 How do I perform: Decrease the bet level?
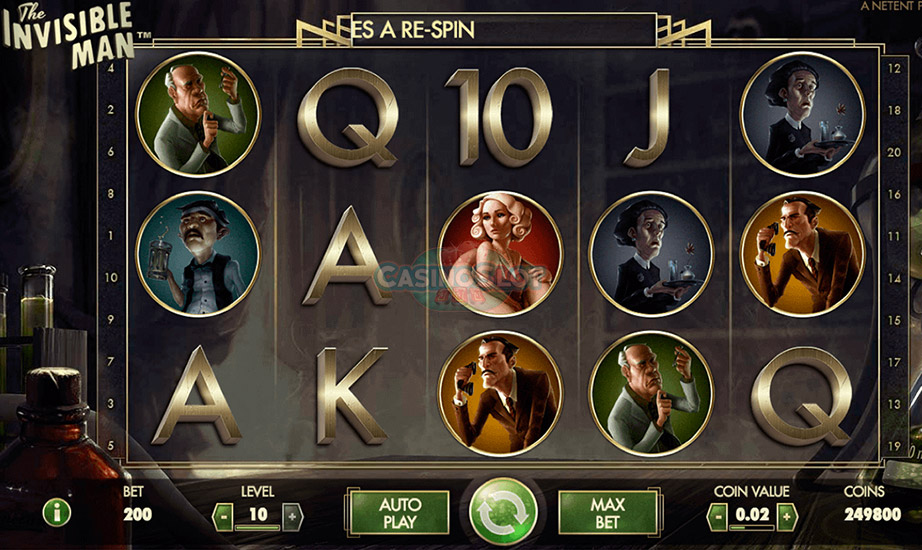tap(225, 516)
